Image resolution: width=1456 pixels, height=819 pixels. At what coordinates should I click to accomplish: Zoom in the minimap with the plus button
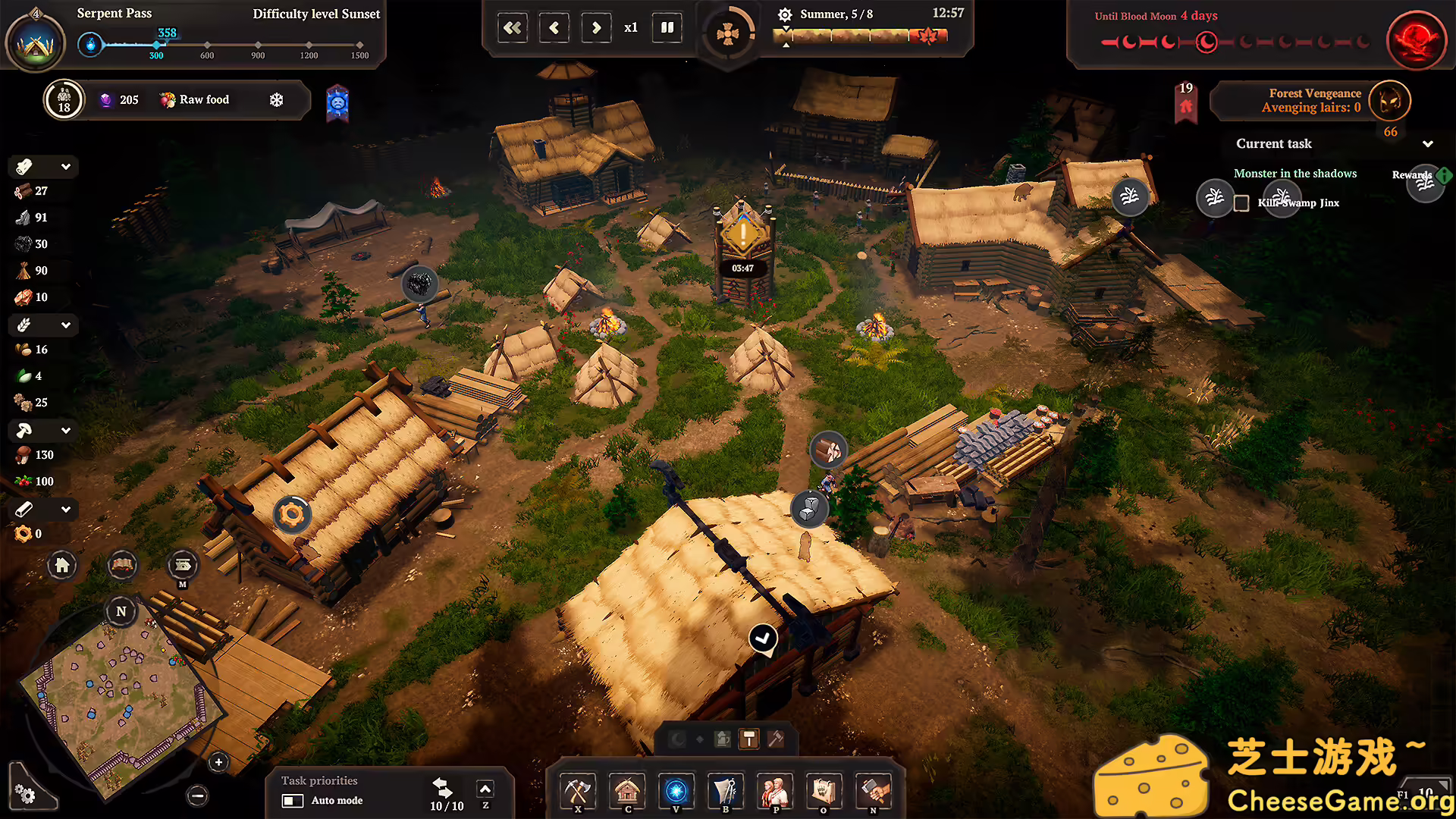(x=218, y=762)
